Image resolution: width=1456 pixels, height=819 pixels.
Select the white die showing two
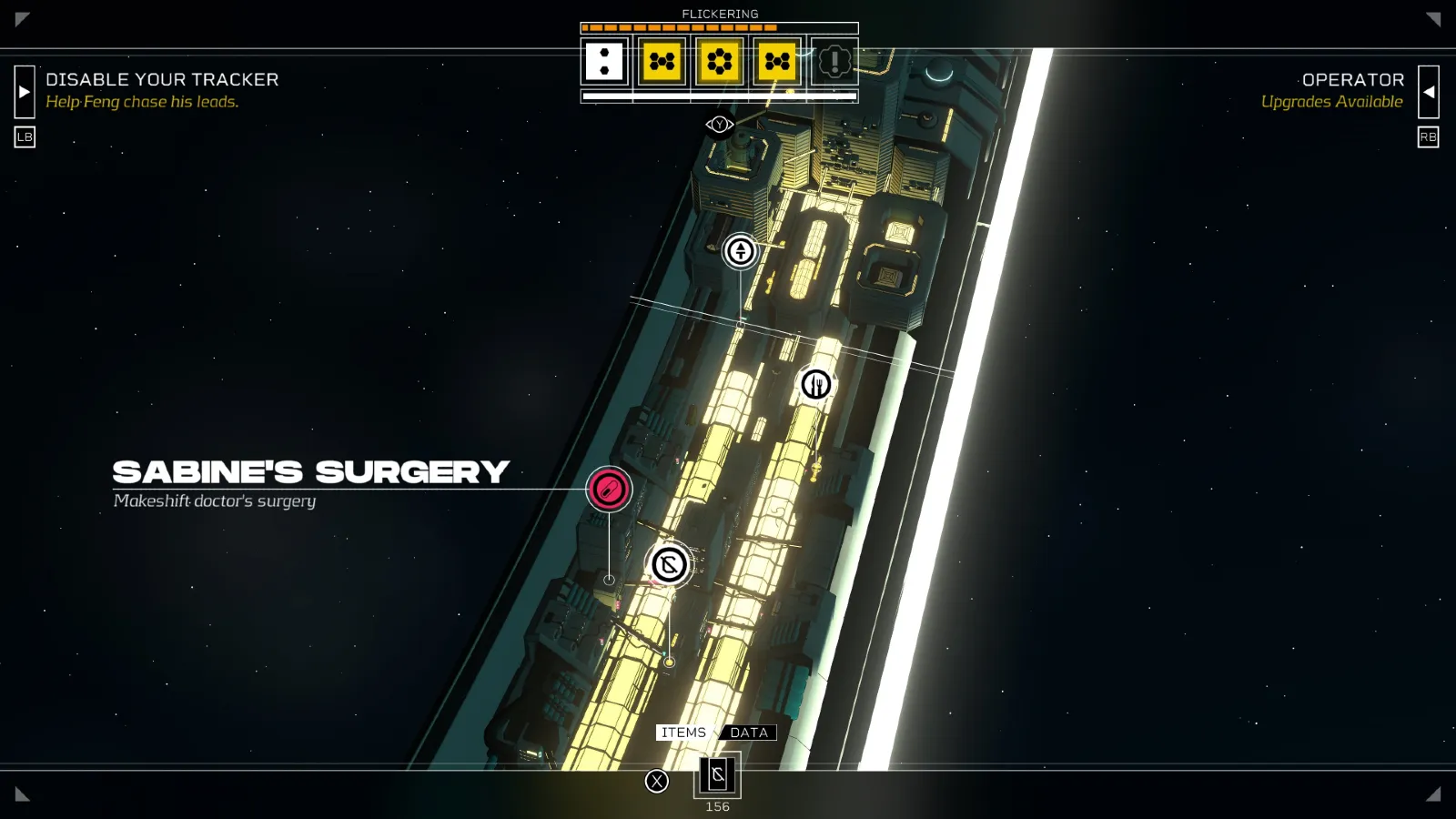(x=604, y=62)
